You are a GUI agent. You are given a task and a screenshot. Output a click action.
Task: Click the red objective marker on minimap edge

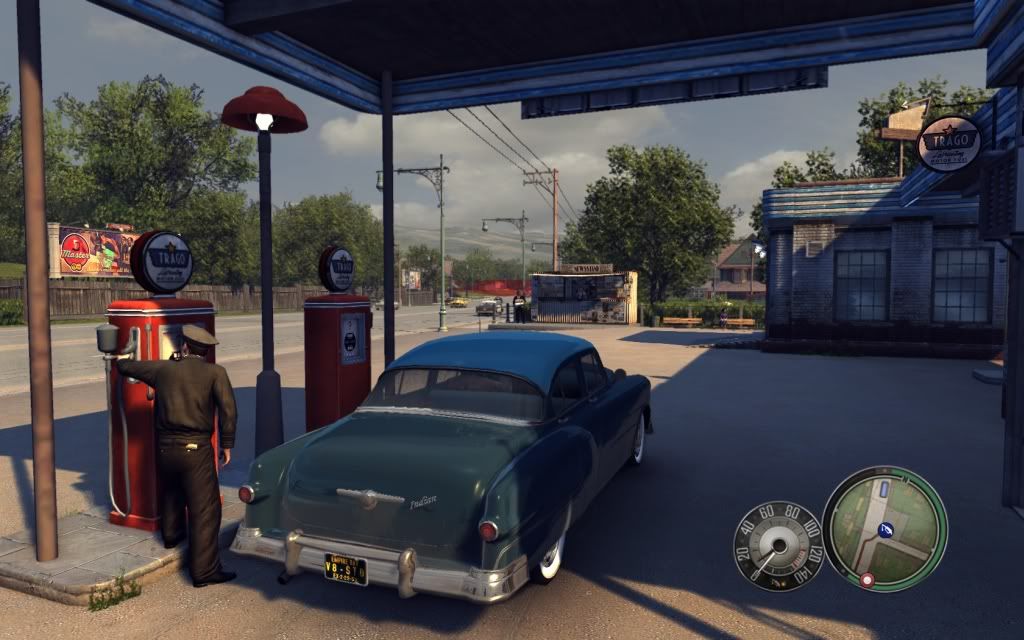tap(867, 579)
